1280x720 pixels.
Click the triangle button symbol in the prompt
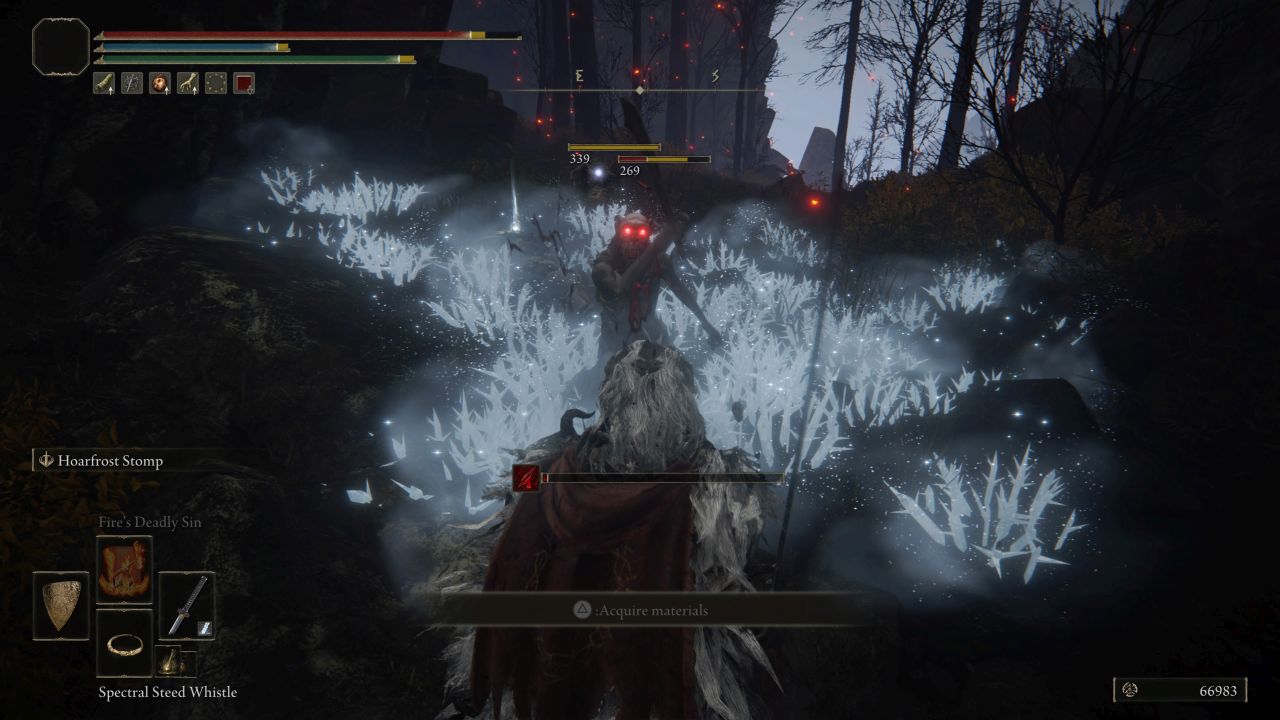coord(582,610)
